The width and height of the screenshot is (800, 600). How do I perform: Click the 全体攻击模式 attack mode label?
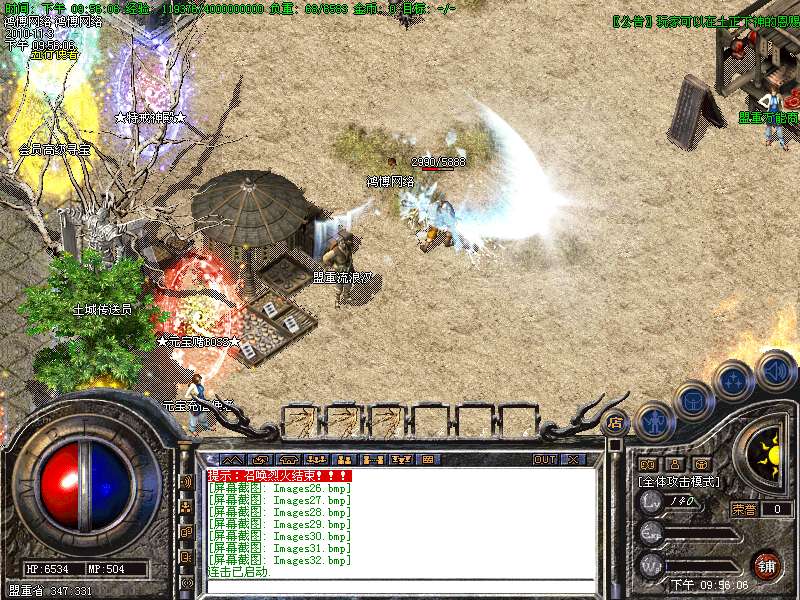tap(679, 481)
